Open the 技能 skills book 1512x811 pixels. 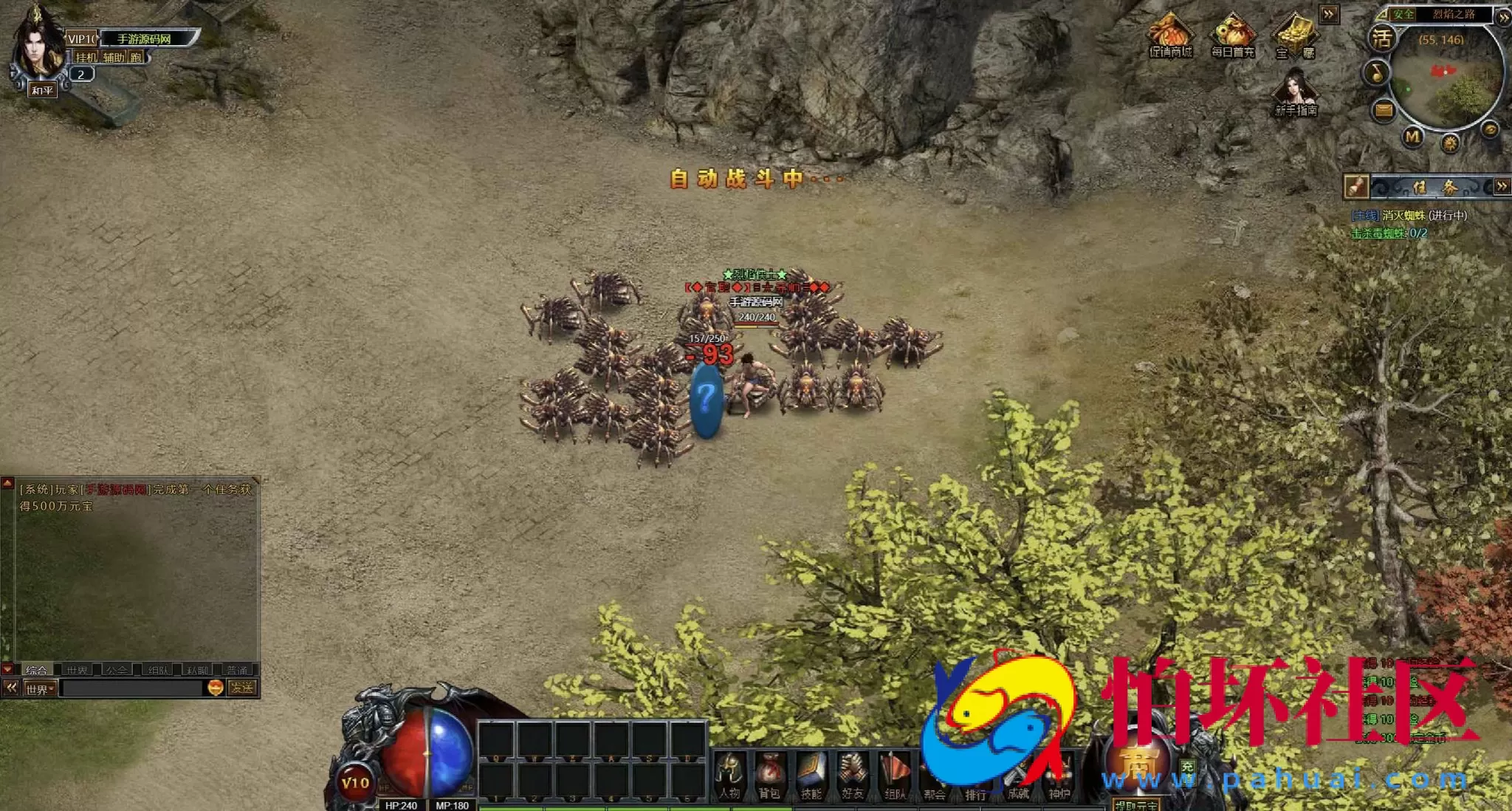811,775
